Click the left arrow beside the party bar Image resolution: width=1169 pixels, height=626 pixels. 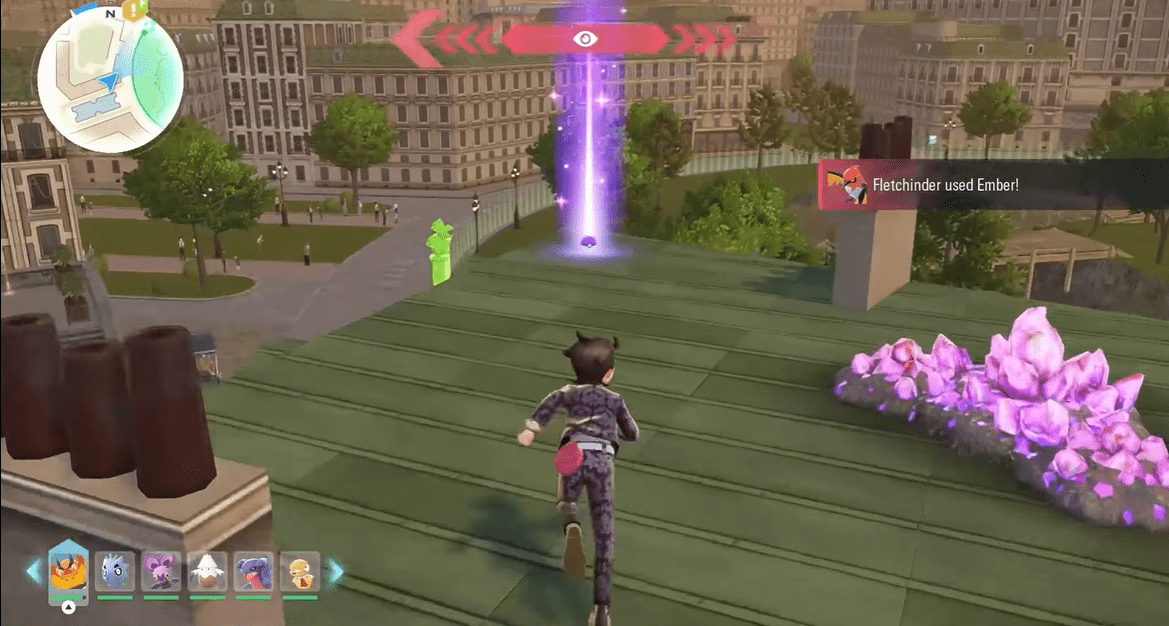point(33,571)
